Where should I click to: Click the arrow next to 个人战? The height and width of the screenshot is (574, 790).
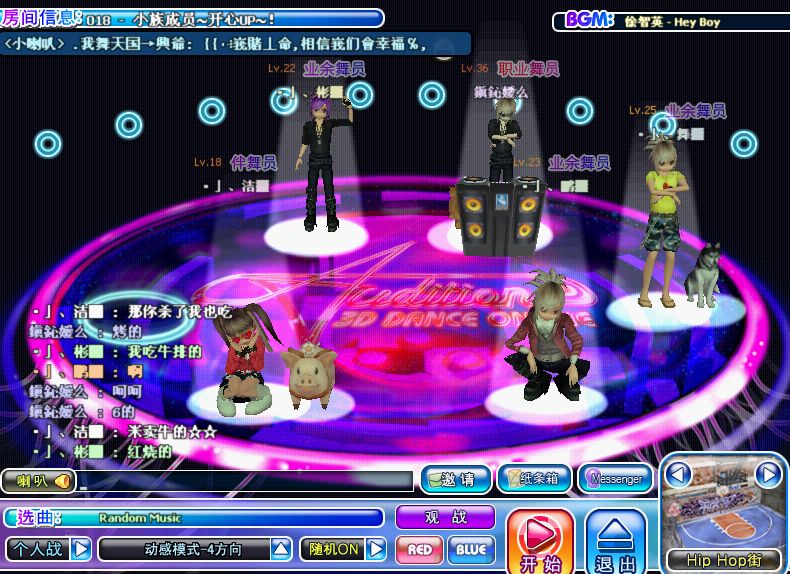tap(81, 549)
